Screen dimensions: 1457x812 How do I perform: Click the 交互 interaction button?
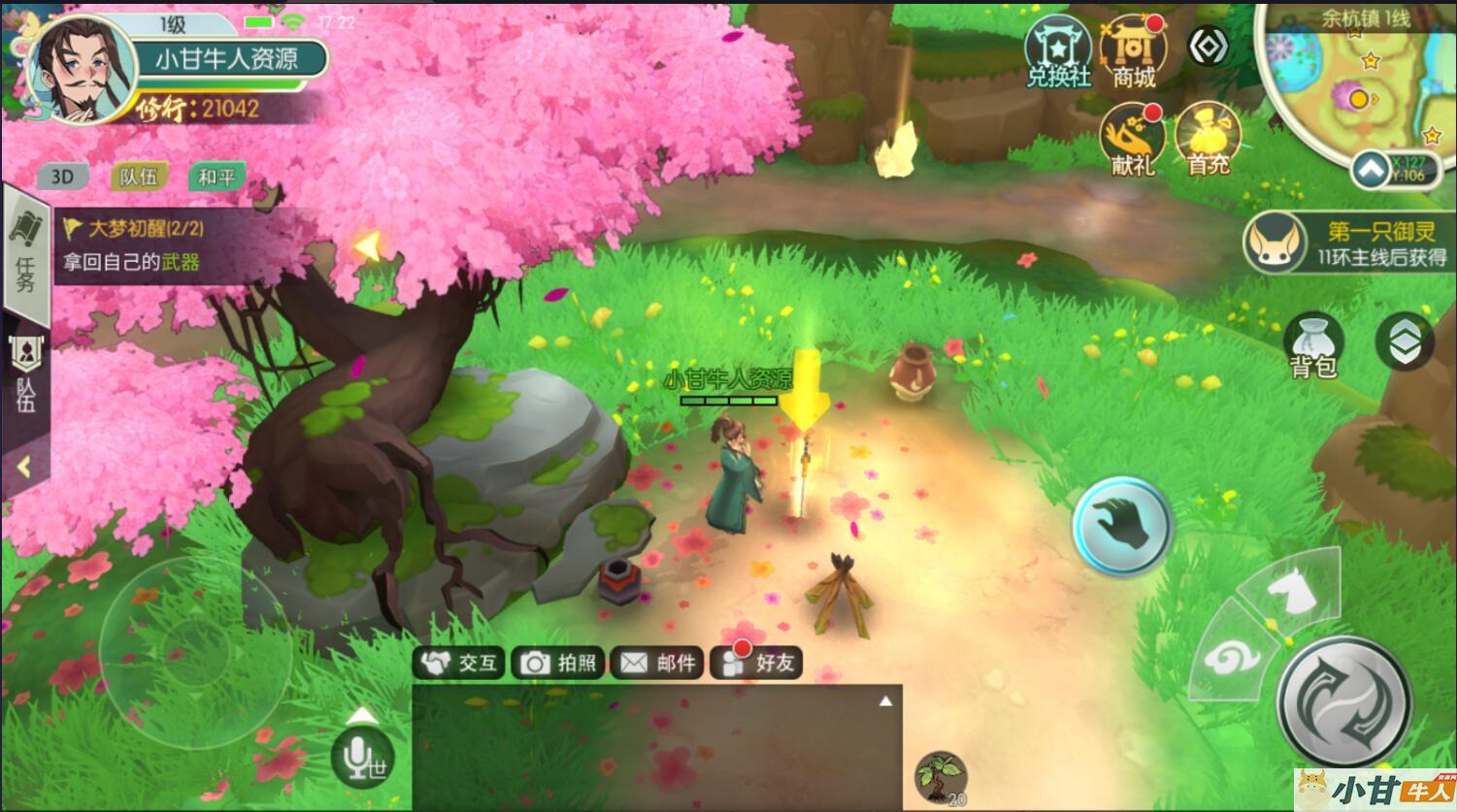tap(459, 663)
